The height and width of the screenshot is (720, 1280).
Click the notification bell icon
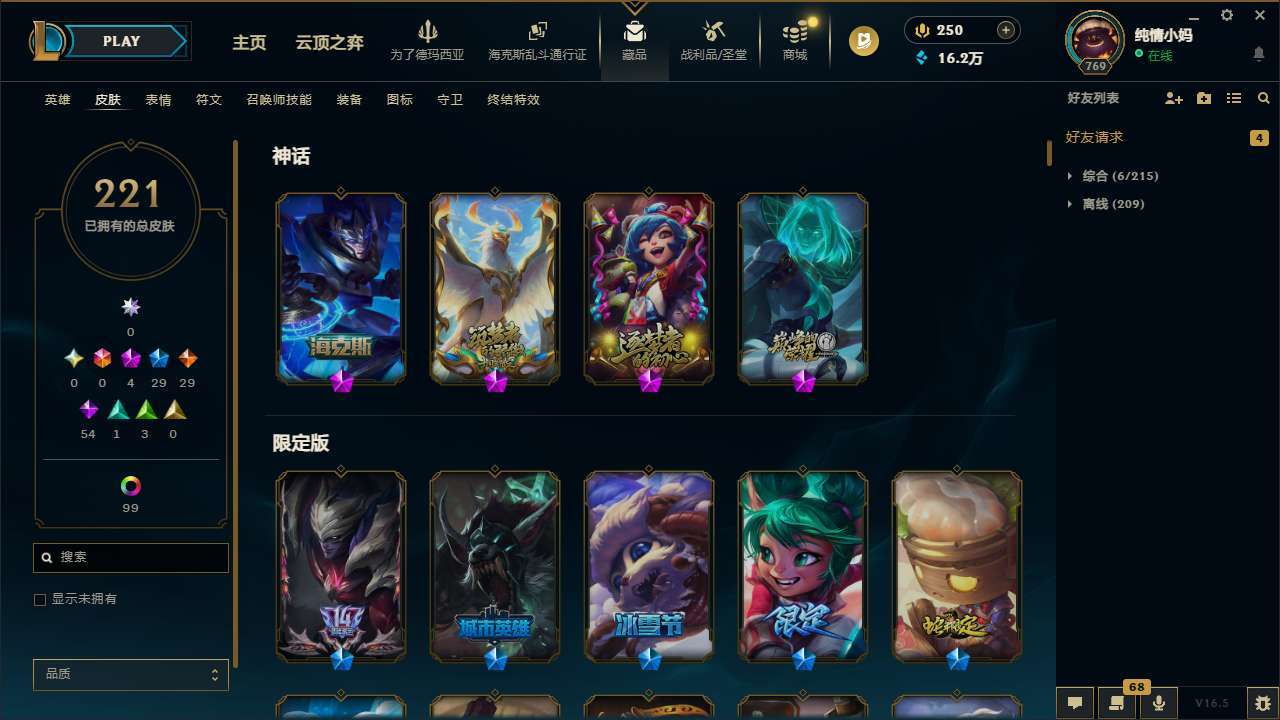[x=1259, y=55]
